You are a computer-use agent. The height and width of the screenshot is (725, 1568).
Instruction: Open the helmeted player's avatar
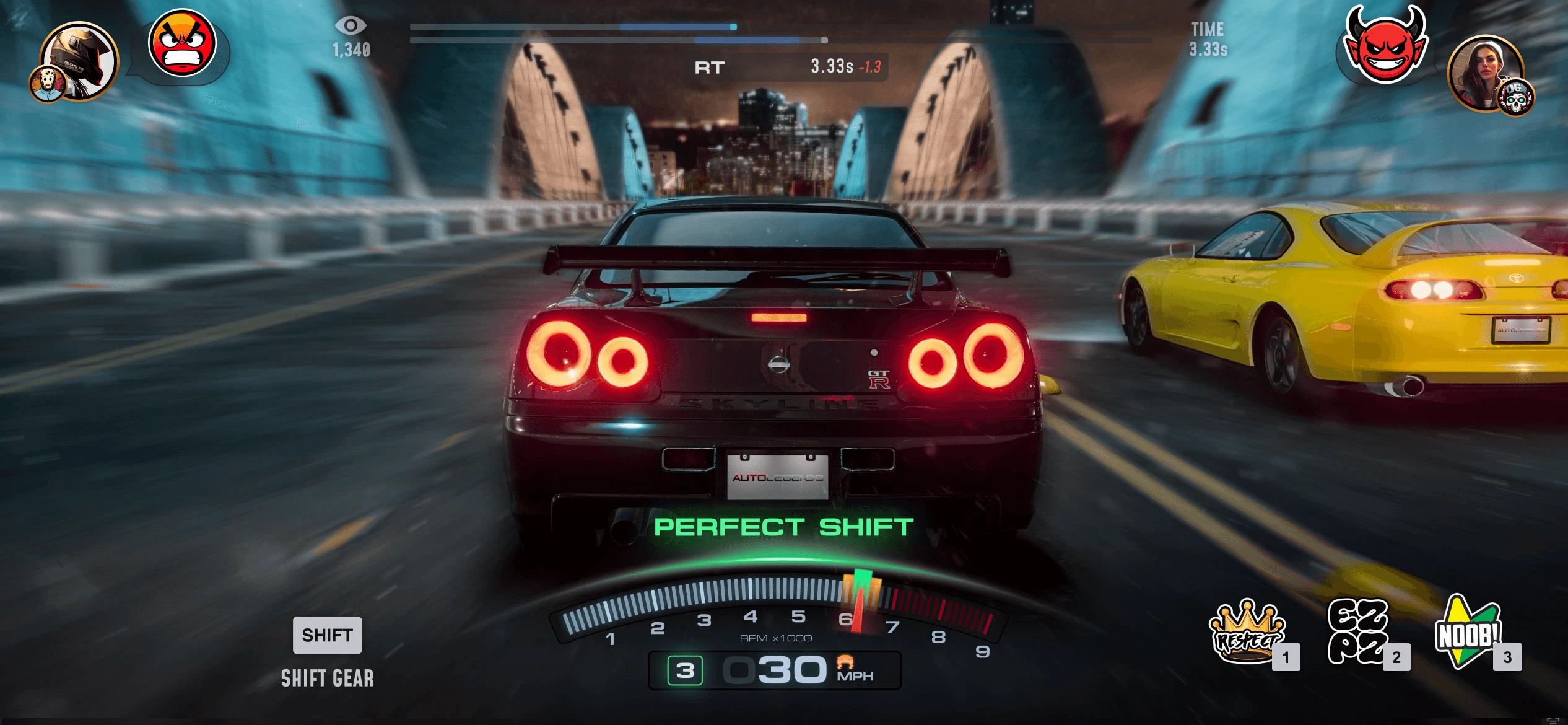[80, 60]
